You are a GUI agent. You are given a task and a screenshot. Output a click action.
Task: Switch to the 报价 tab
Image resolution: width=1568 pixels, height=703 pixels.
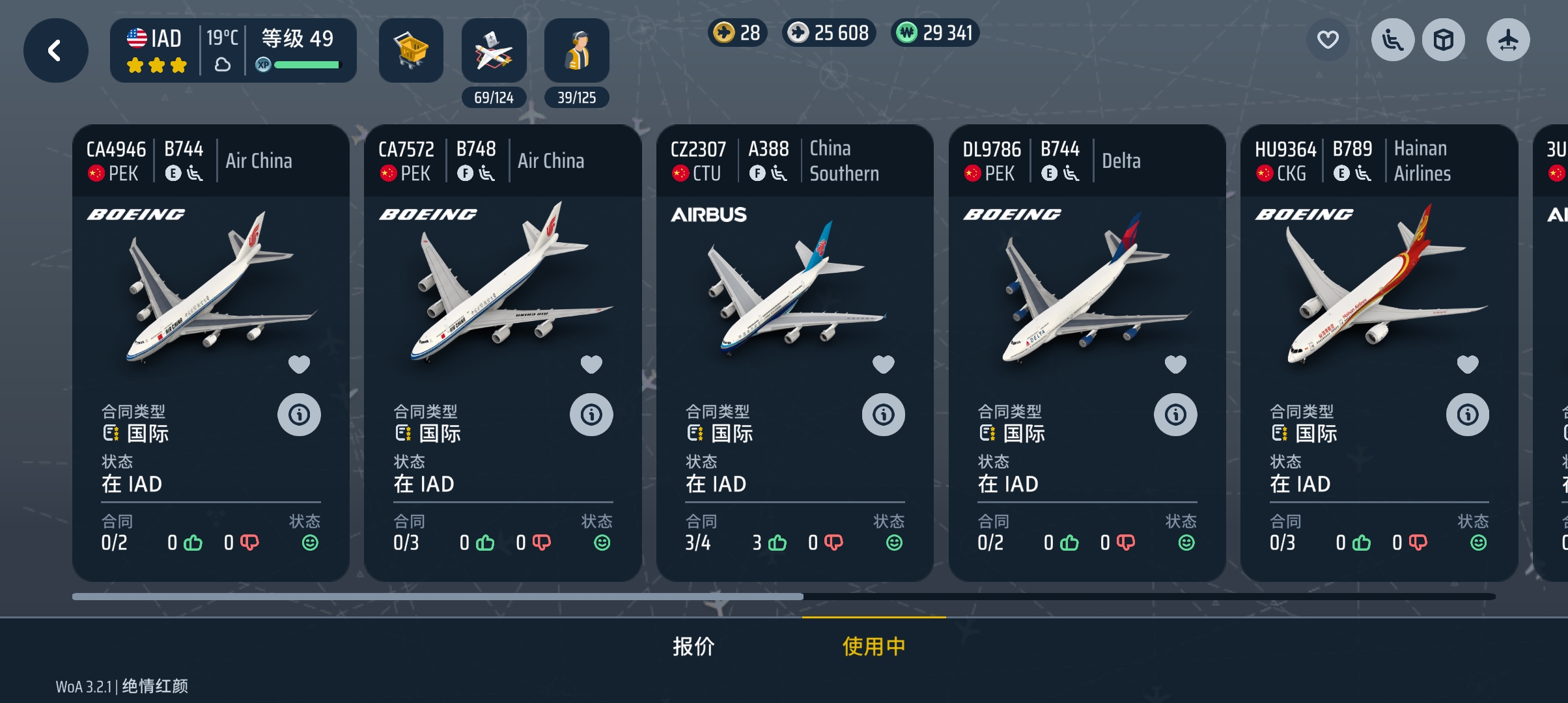(693, 646)
